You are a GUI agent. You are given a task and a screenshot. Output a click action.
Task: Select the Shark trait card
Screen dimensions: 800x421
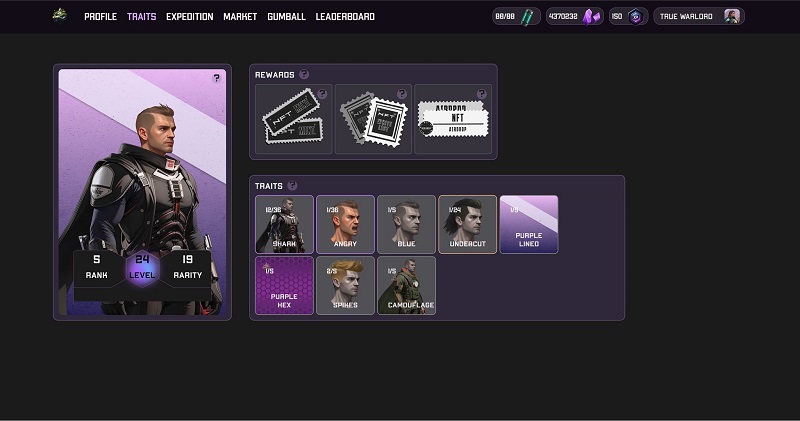pyautogui.click(x=284, y=224)
